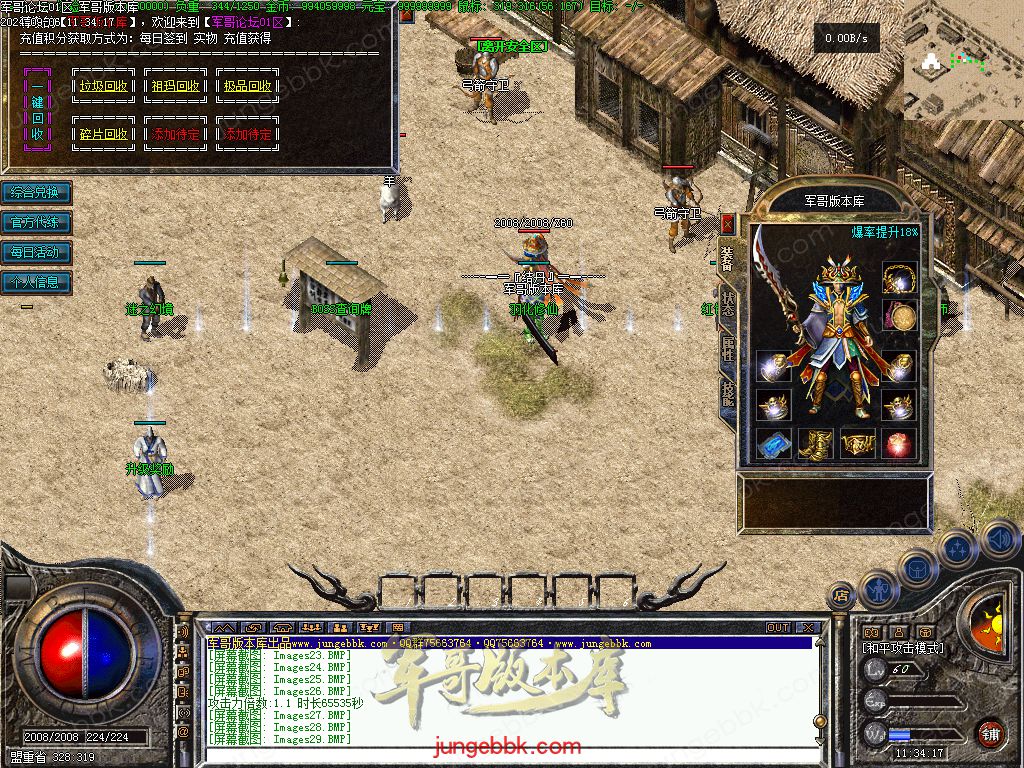Select the golden boots equipment slot
This screenshot has width=1024, height=768.
coord(815,443)
